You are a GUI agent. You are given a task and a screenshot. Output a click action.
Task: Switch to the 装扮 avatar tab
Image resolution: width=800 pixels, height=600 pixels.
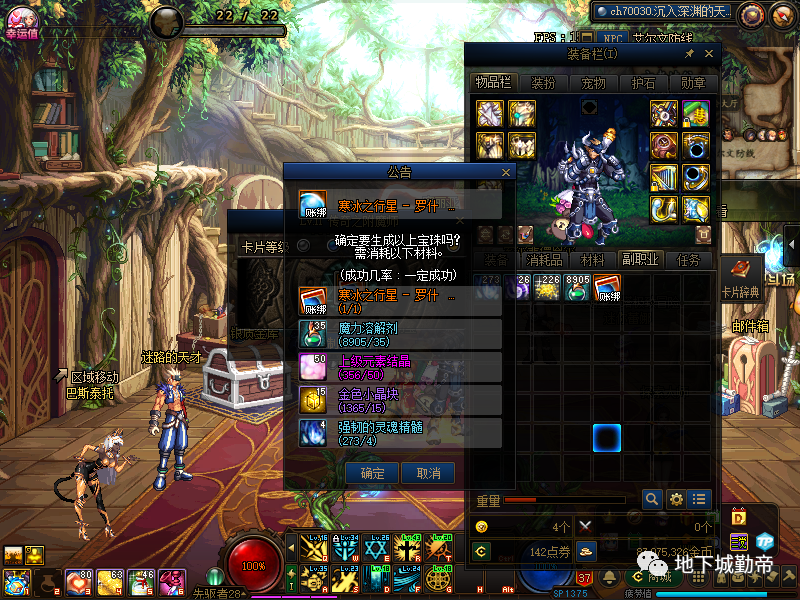point(543,84)
